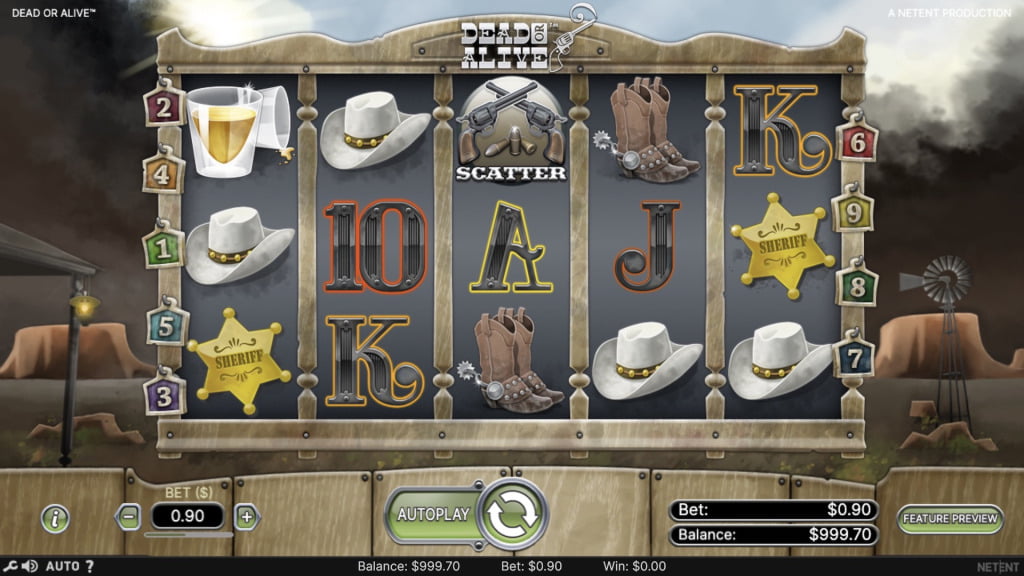Viewport: 1024px width, 576px height.
Task: Select payline tag number 6
Action: [x=856, y=143]
